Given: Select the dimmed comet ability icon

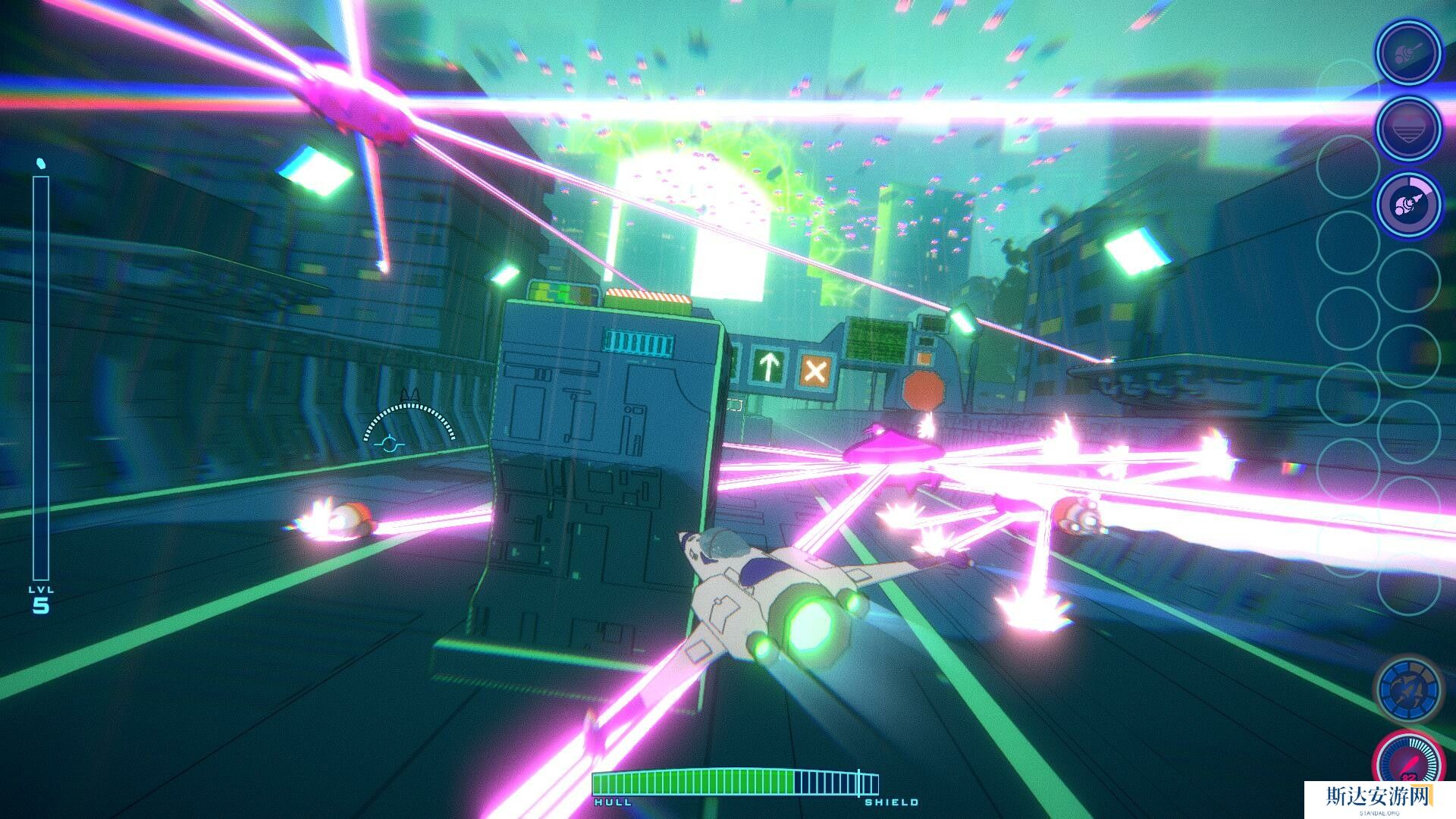Looking at the screenshot, I should point(1408,52).
